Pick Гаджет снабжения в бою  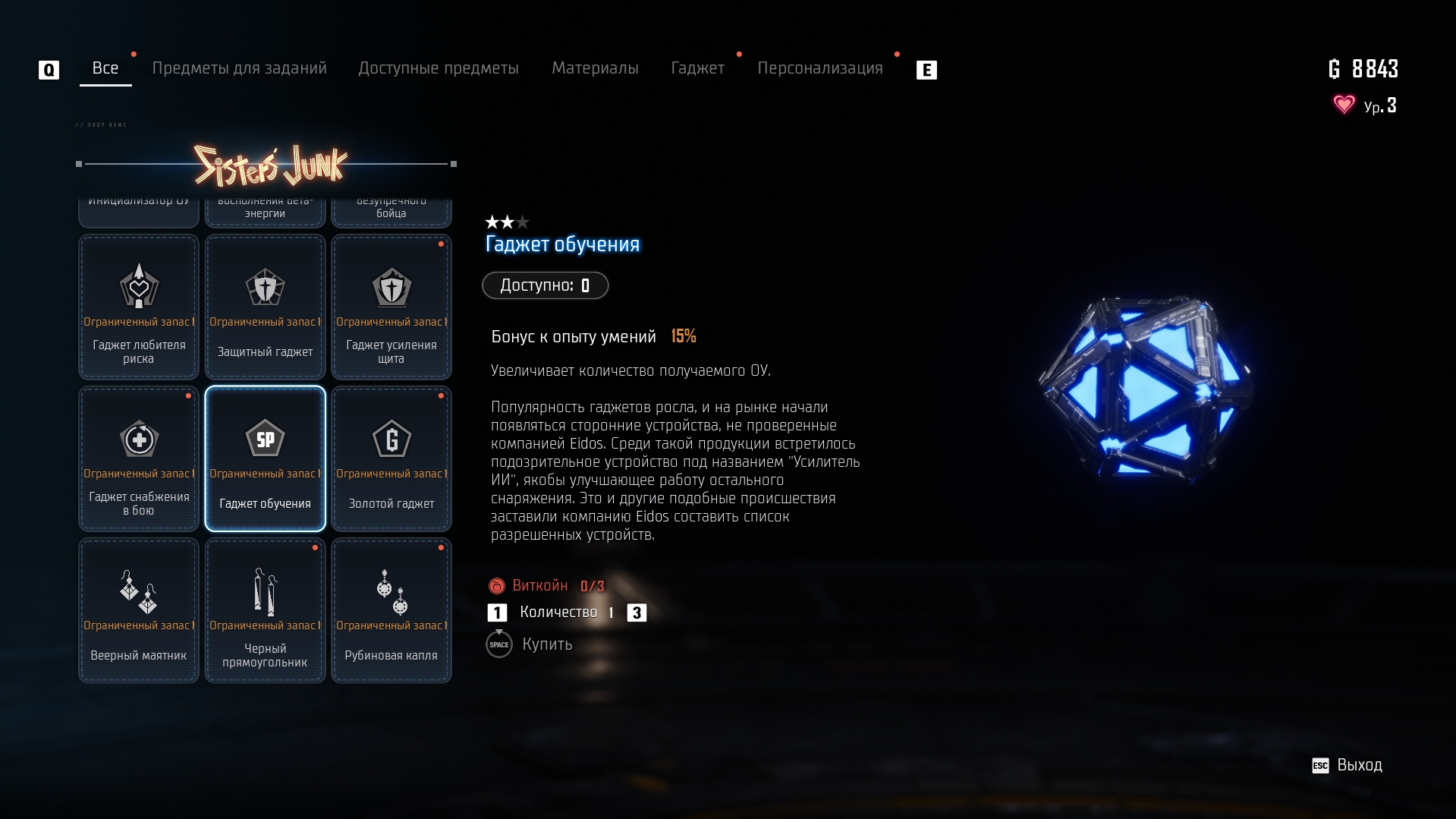139,458
